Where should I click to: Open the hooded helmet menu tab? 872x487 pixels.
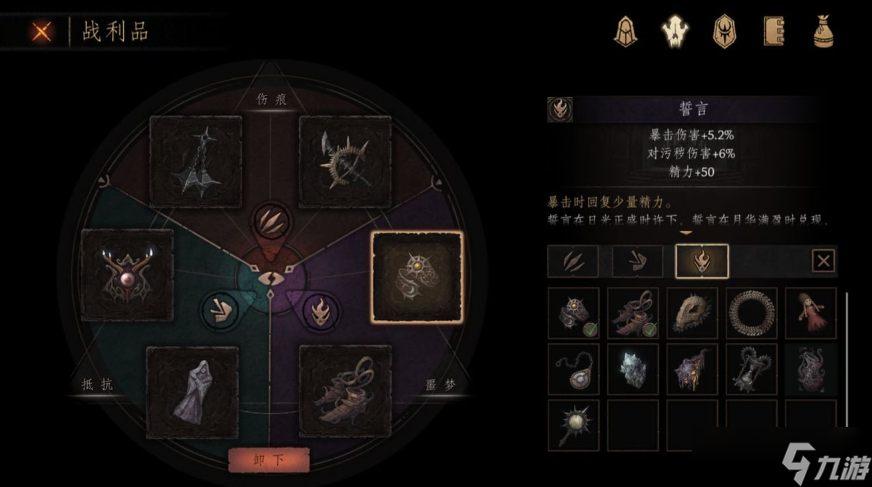pos(626,32)
